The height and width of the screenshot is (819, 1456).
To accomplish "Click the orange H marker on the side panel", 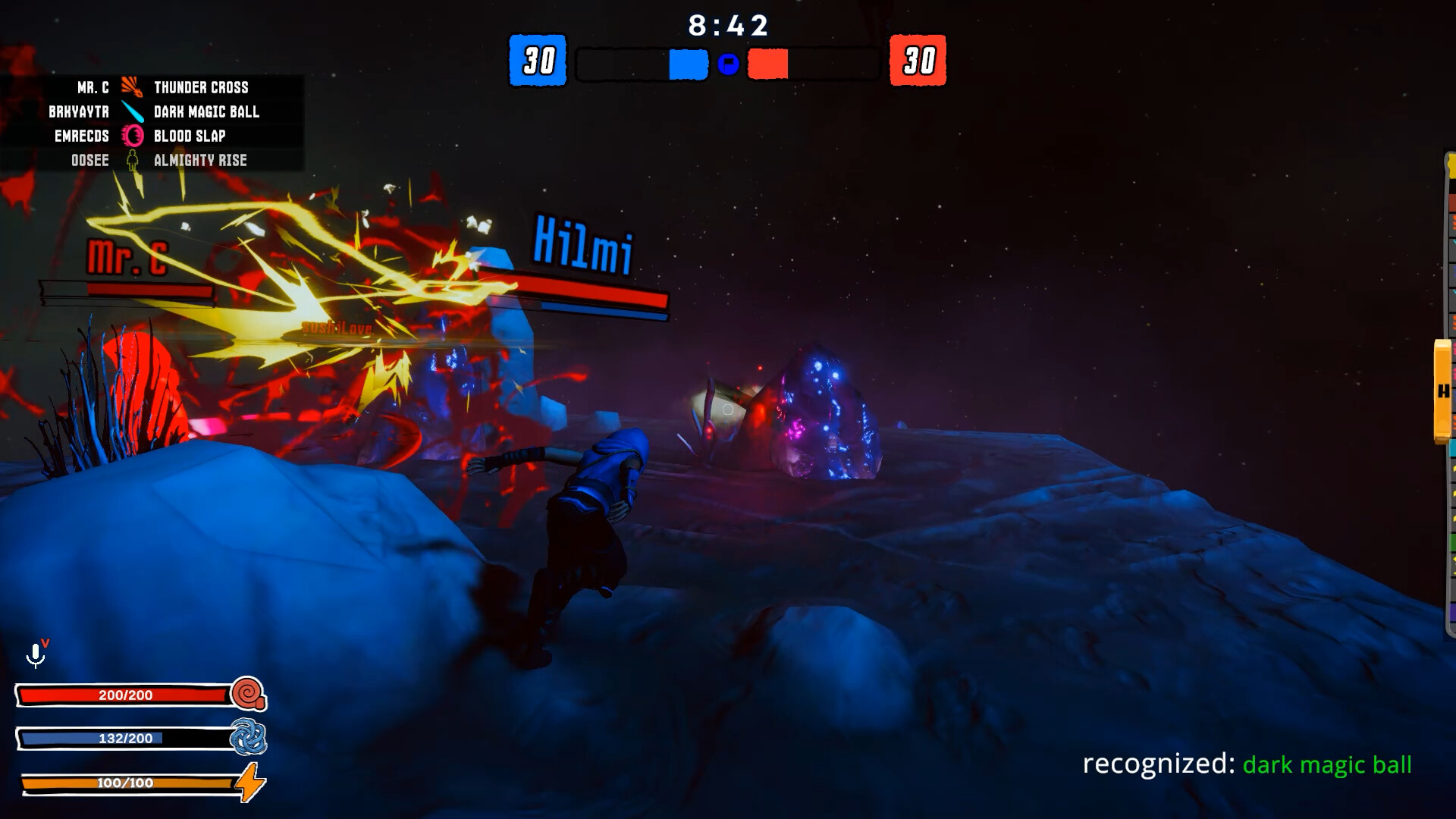I will [x=1442, y=391].
